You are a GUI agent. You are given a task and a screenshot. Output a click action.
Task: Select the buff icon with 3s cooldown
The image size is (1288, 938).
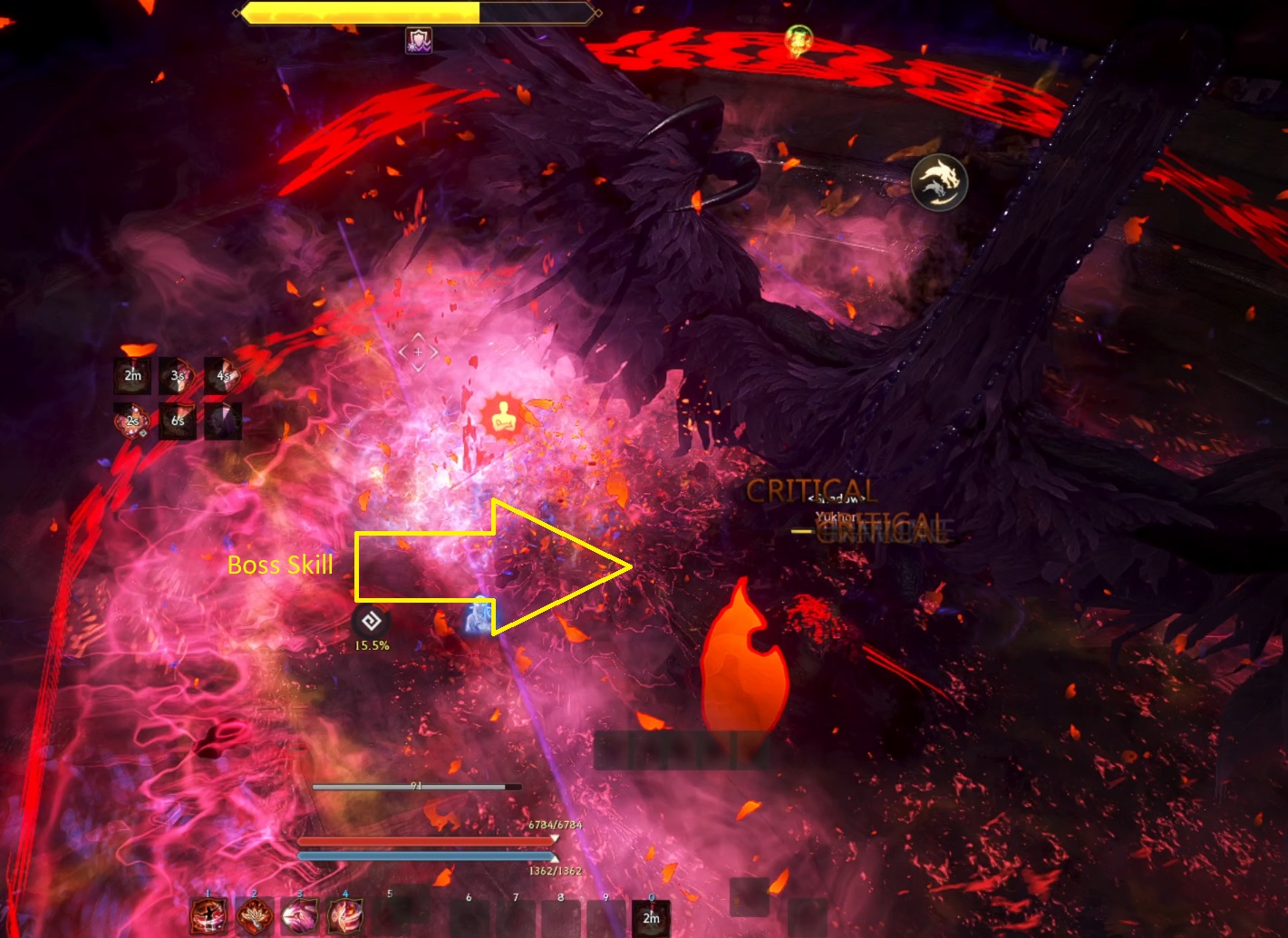(178, 374)
